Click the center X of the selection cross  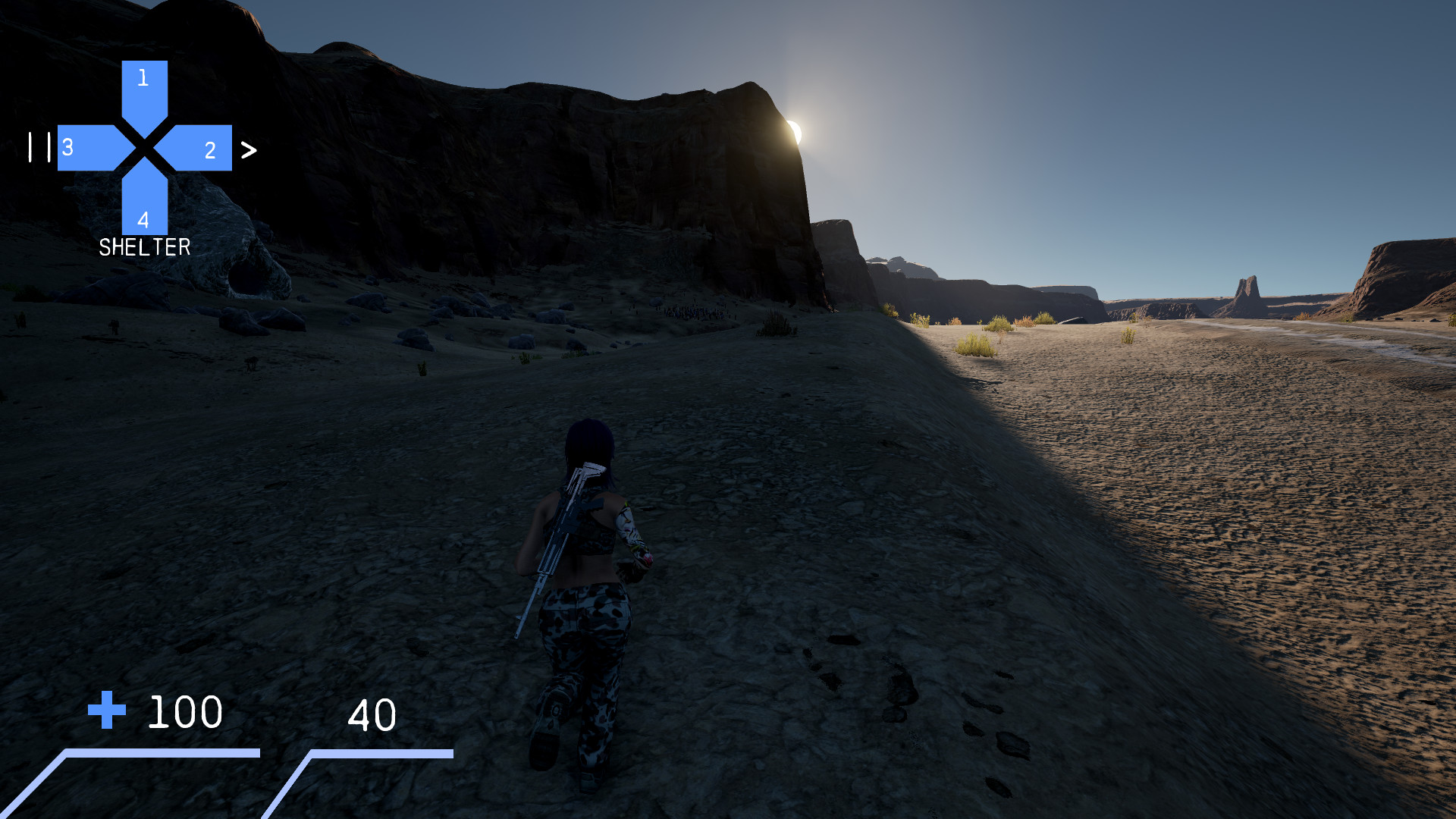coord(143,149)
